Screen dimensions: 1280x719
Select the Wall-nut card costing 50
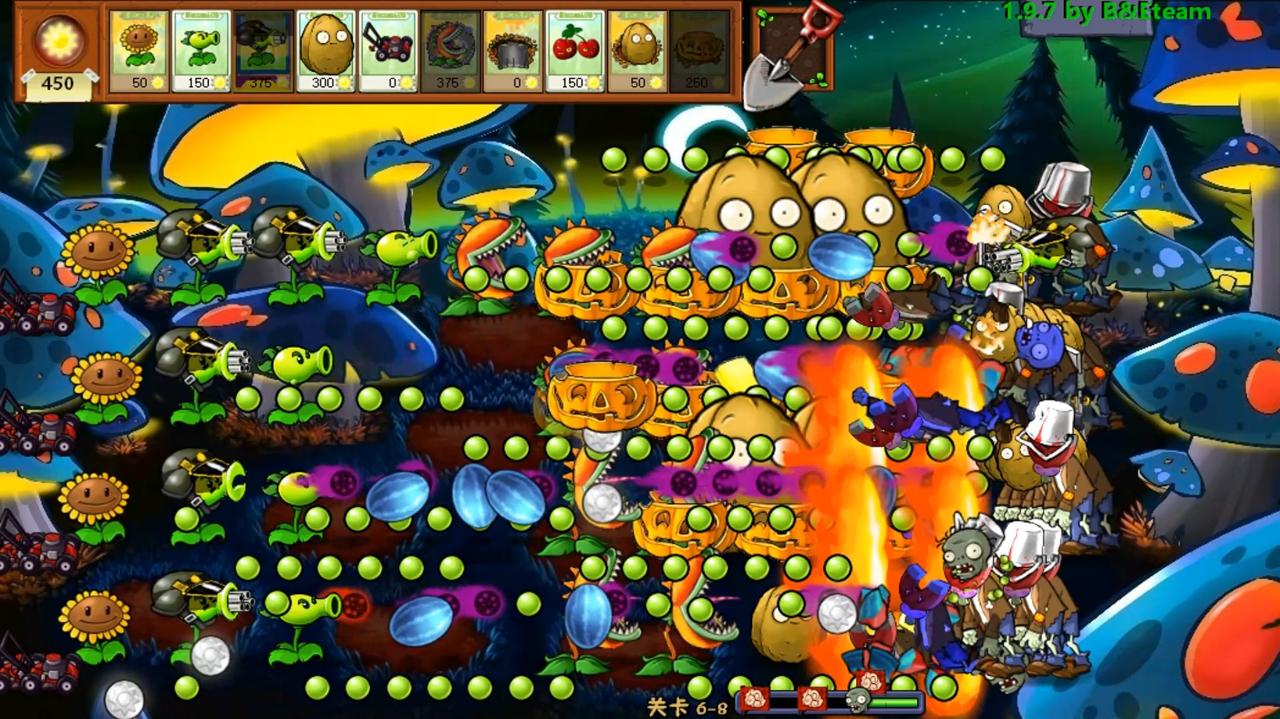point(637,51)
